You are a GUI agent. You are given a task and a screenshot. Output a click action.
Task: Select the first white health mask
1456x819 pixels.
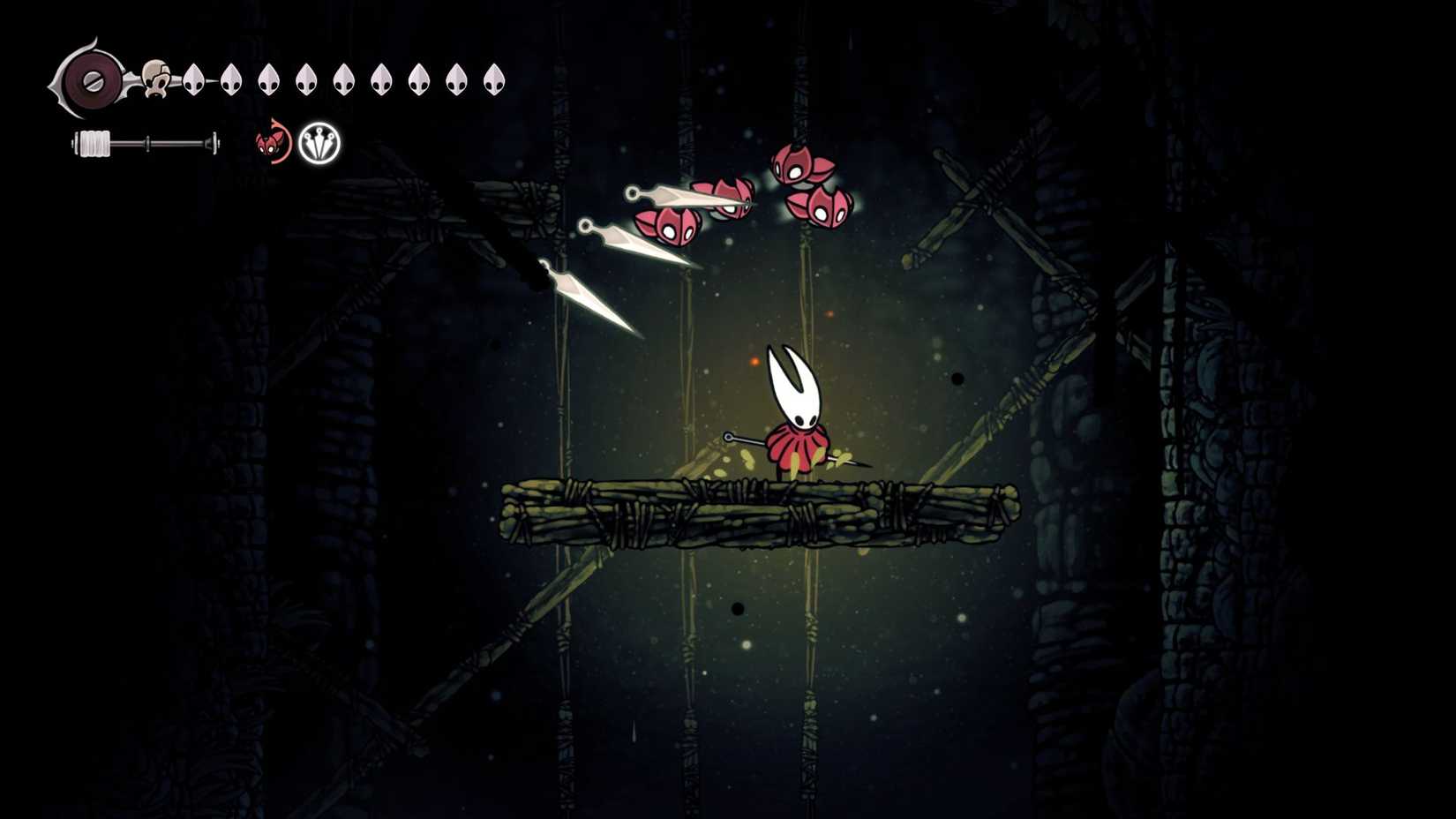[196, 79]
